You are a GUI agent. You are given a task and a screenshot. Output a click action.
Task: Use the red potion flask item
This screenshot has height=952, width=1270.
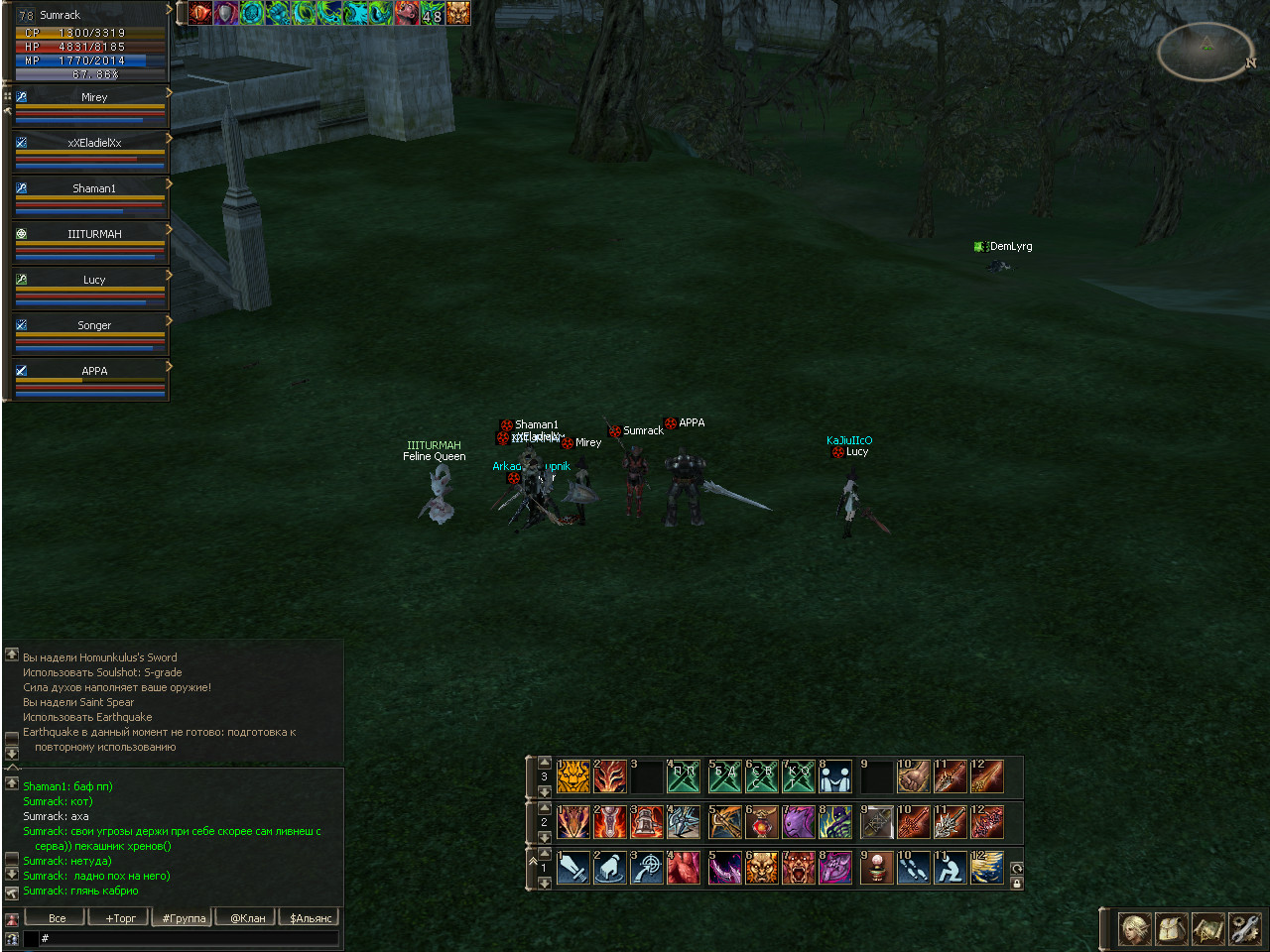click(761, 822)
